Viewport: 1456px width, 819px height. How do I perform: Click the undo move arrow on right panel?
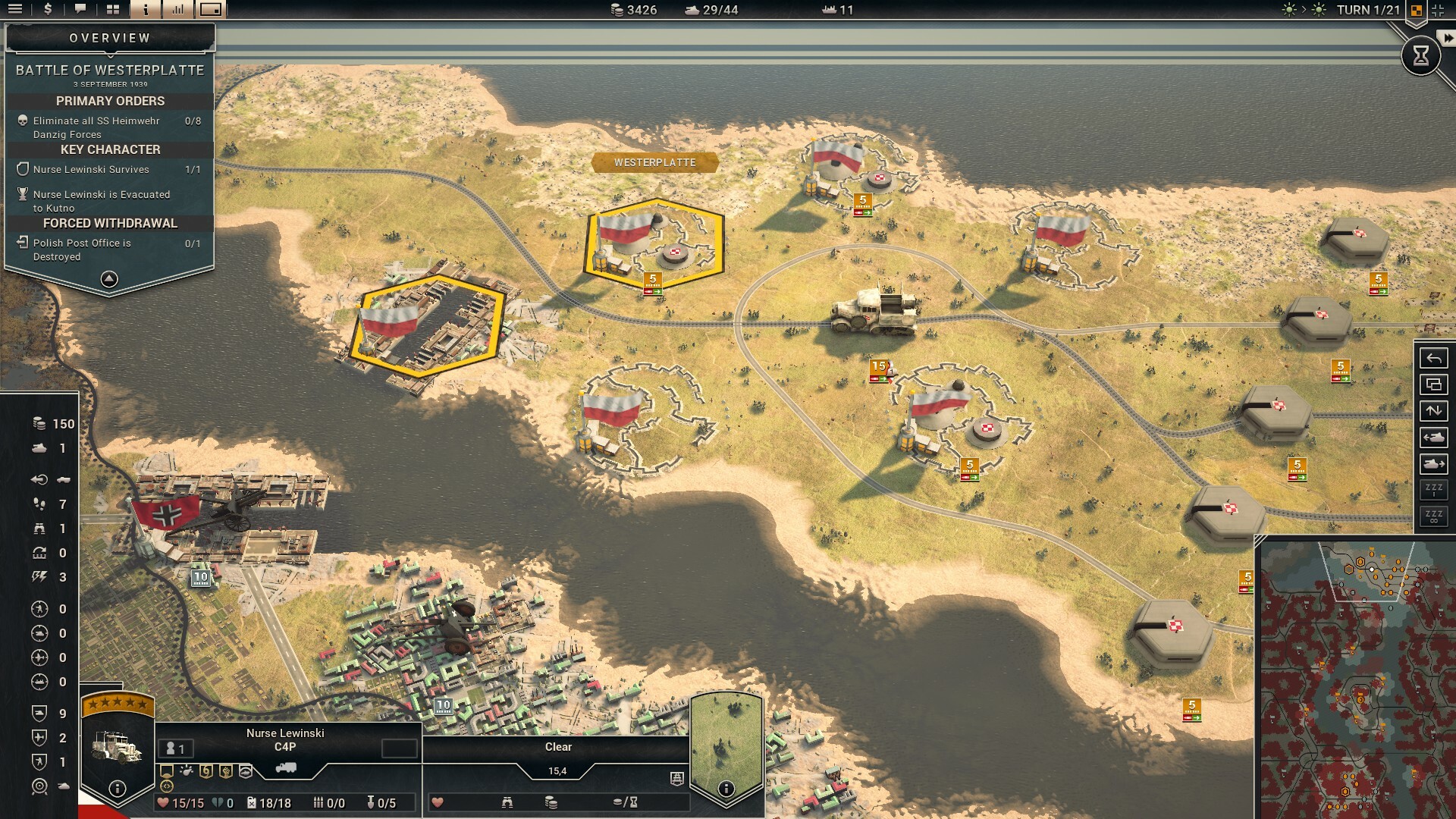(x=1433, y=357)
